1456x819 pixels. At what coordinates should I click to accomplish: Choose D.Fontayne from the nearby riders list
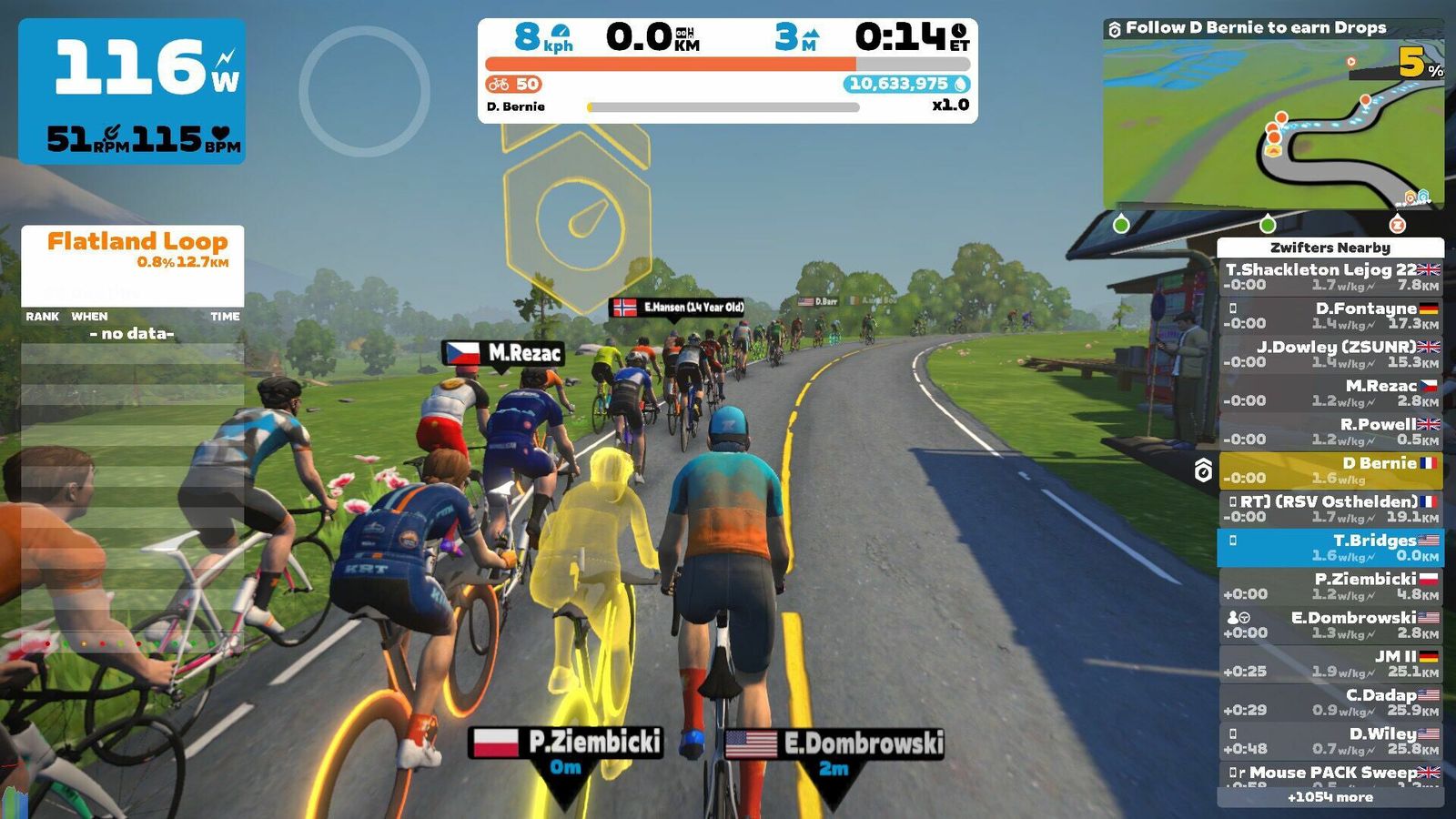click(x=1330, y=316)
